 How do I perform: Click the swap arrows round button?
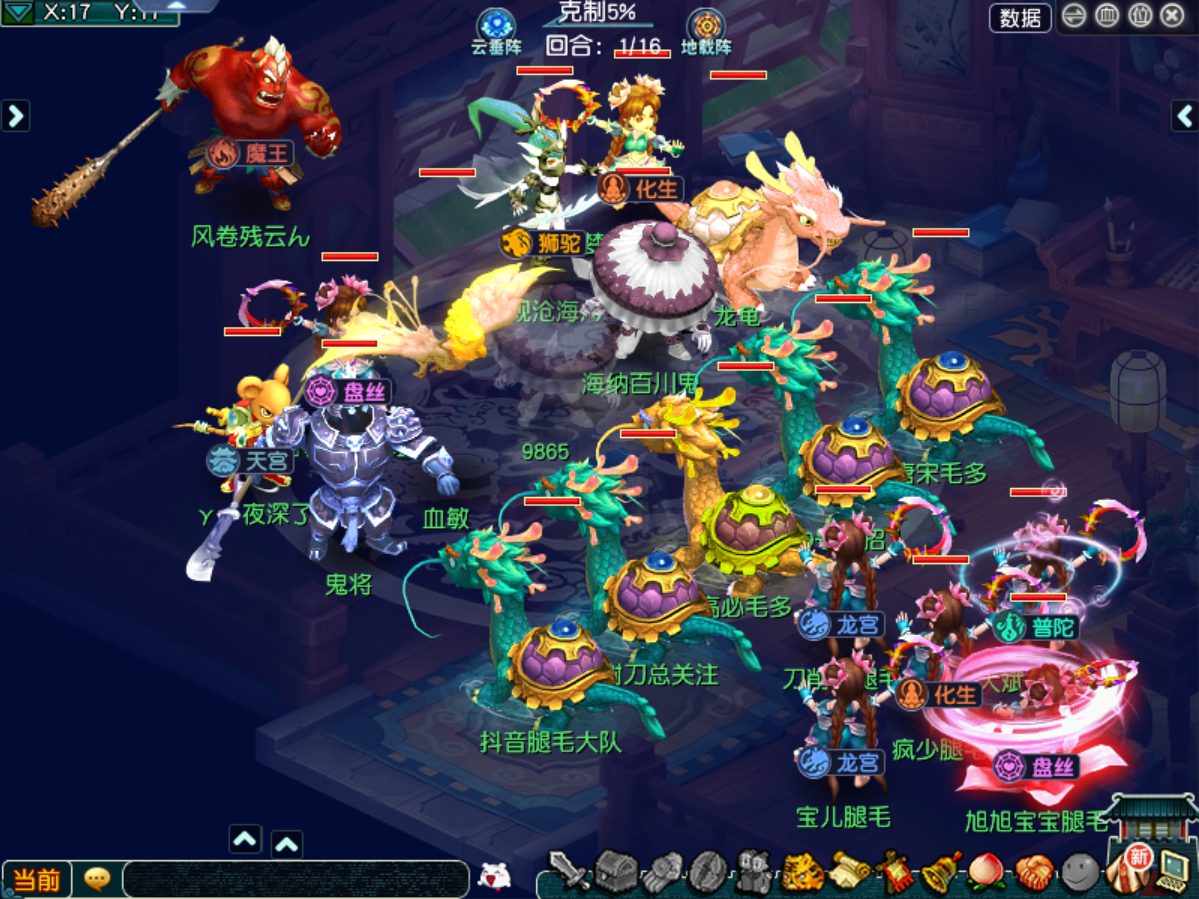coord(1073,17)
